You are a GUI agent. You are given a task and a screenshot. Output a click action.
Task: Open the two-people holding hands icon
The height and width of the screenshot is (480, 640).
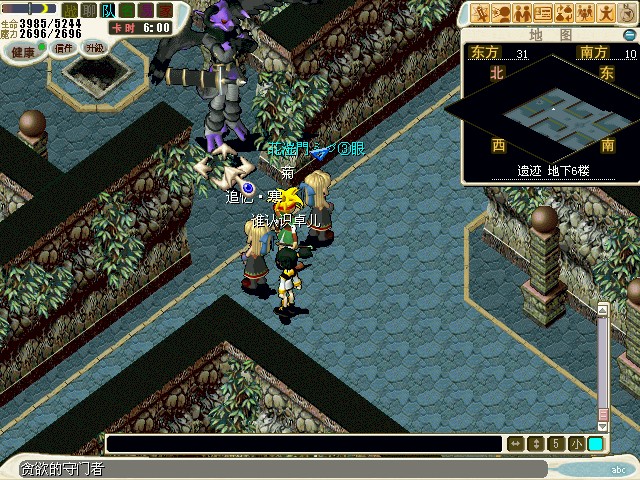[522, 13]
